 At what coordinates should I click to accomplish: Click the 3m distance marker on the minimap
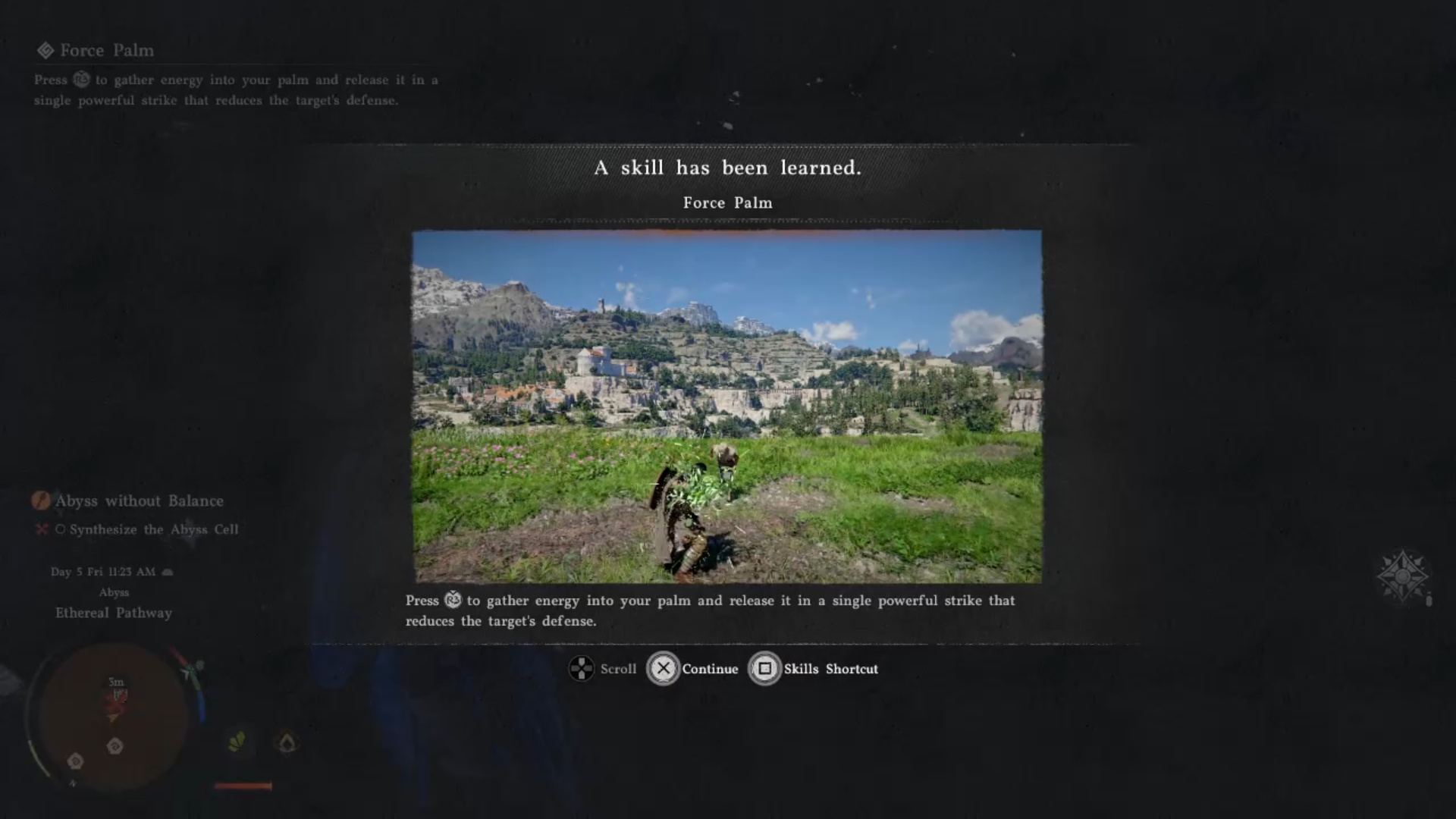(x=115, y=682)
